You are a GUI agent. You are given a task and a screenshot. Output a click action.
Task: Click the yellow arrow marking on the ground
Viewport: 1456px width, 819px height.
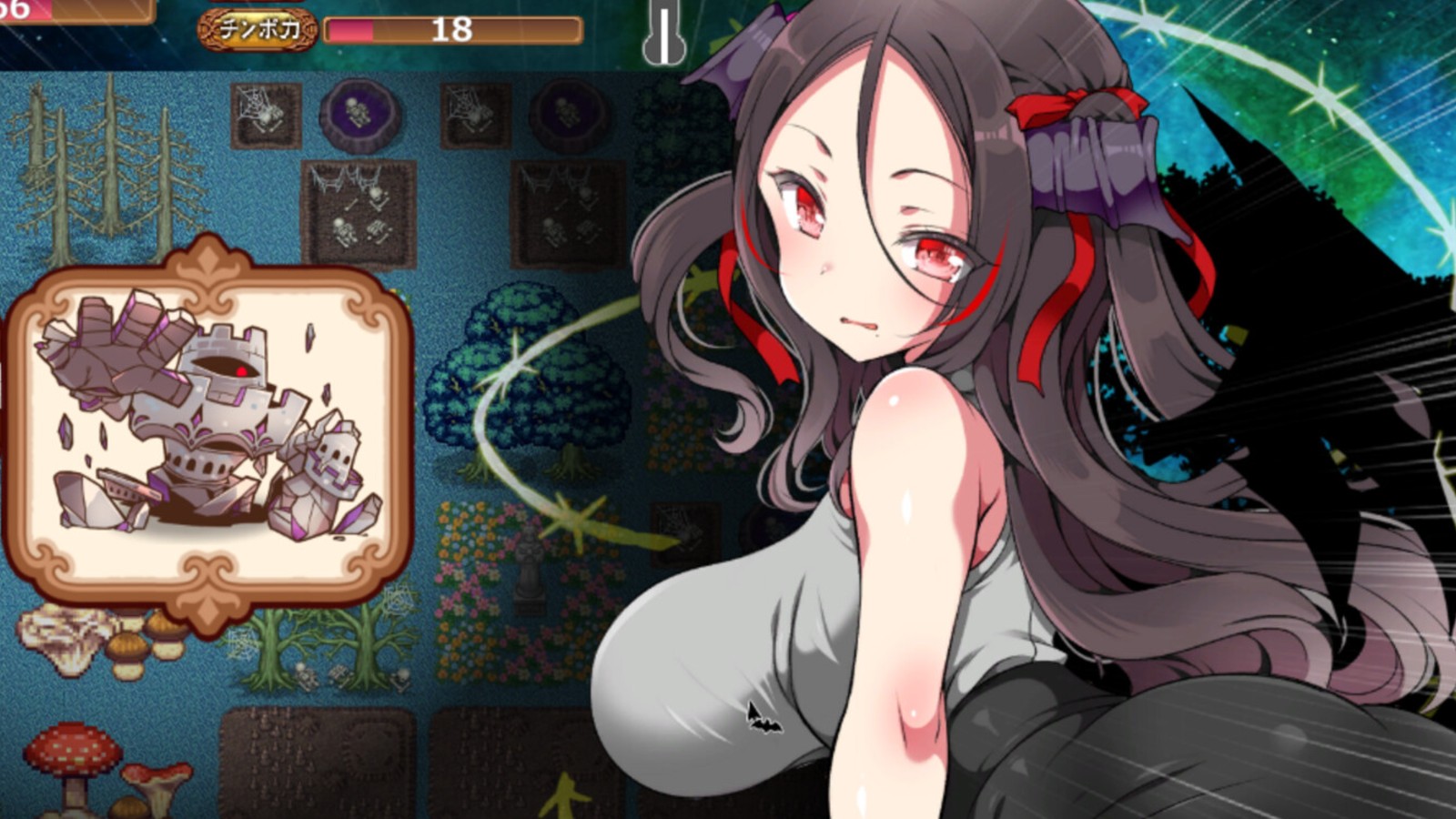pos(564,796)
